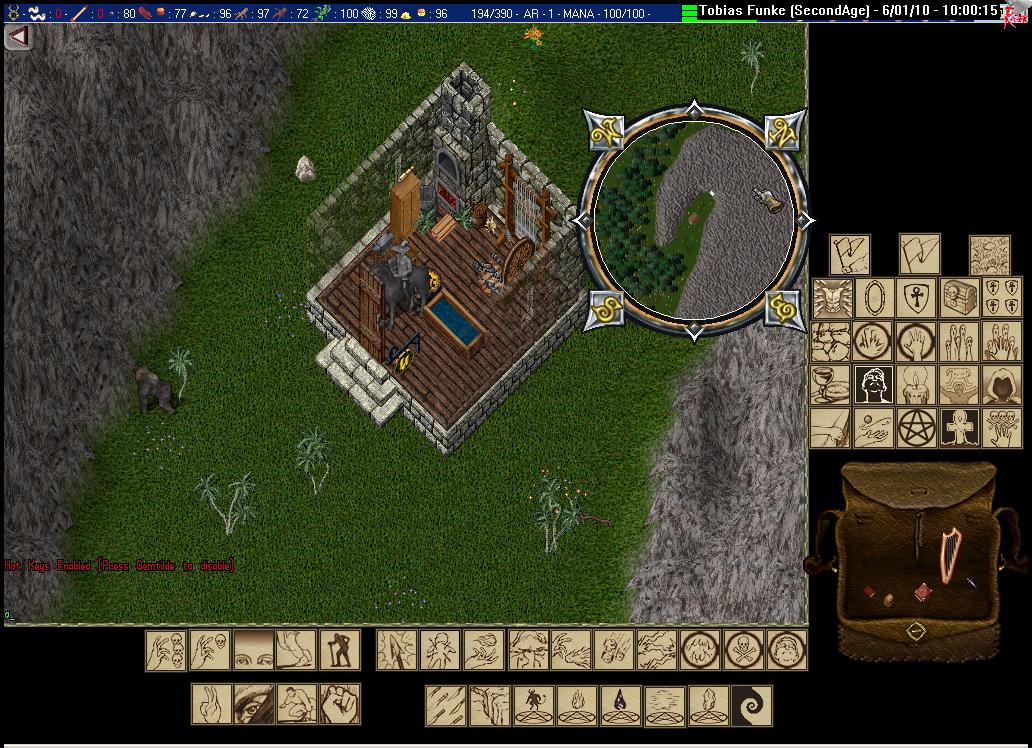The image size is (1032, 748).
Task: Click the crossed-out flag icon
Action: click(850, 254)
